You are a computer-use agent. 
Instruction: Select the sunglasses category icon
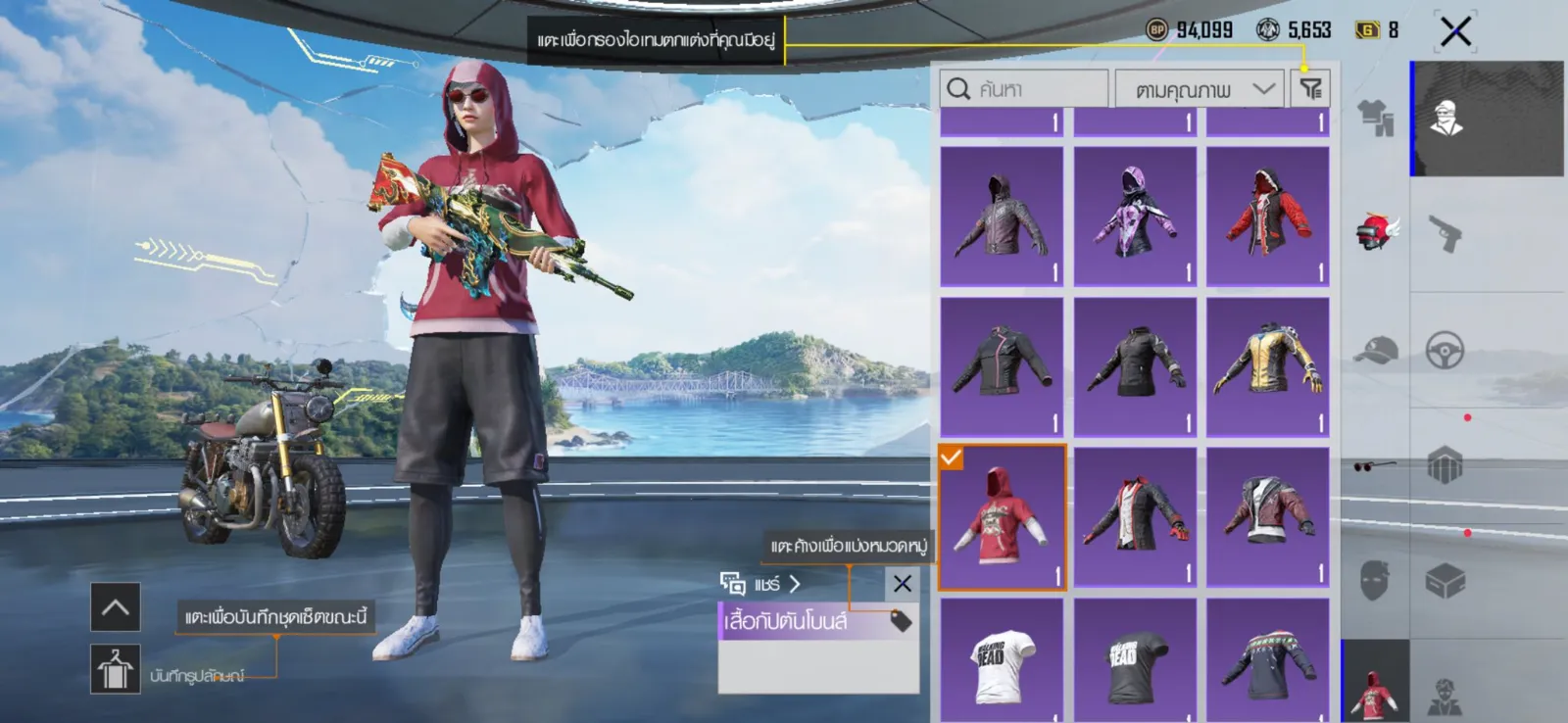coord(1376,465)
